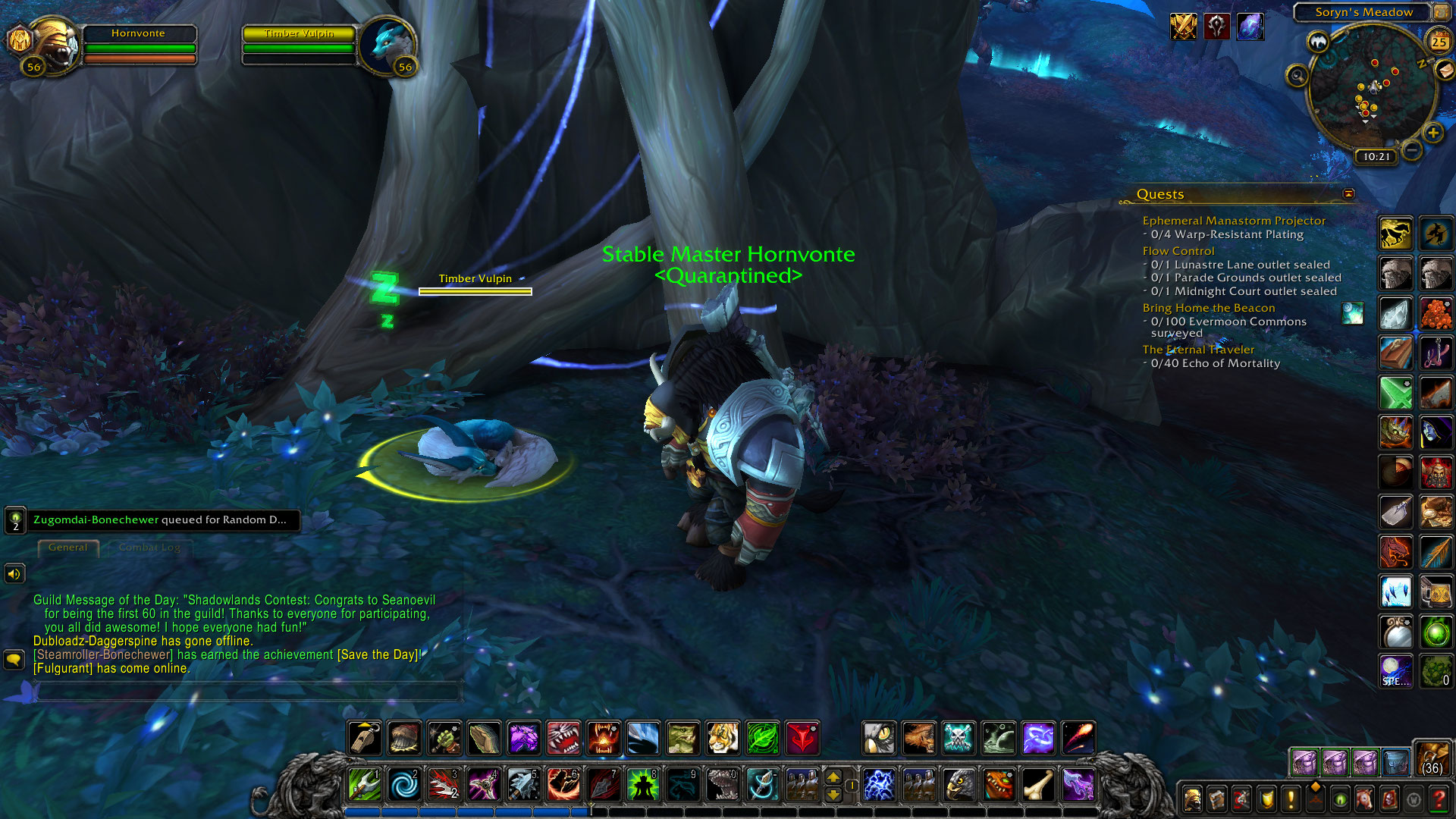This screenshot has width=1456, height=819.
Task: Click Timber Vulpin's portrait frame
Action: pos(388,45)
